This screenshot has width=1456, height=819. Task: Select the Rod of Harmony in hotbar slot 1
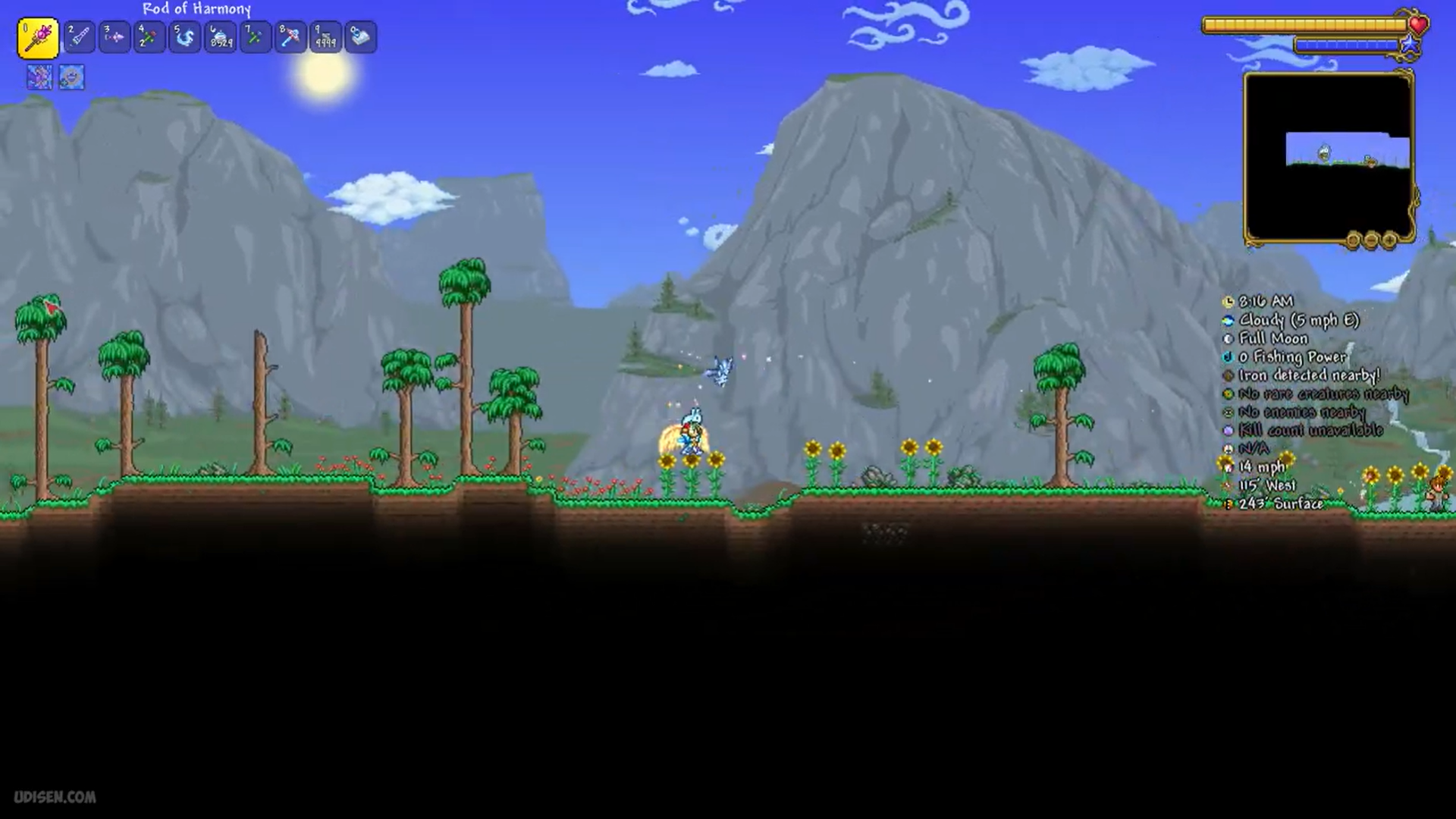39,36
